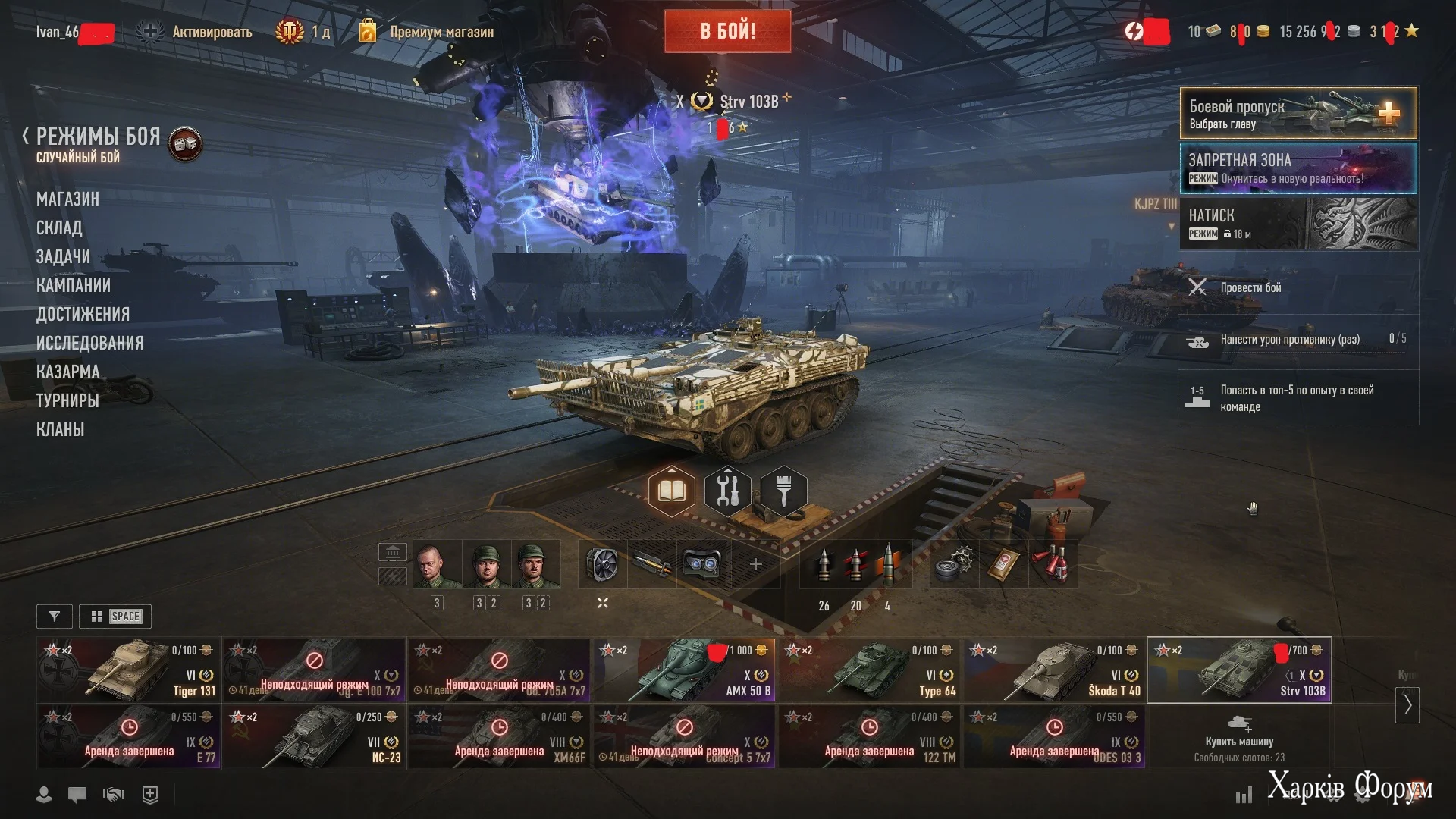Open the НАТИСК mode banner
The width and height of the screenshot is (1456, 819).
(x=1298, y=224)
